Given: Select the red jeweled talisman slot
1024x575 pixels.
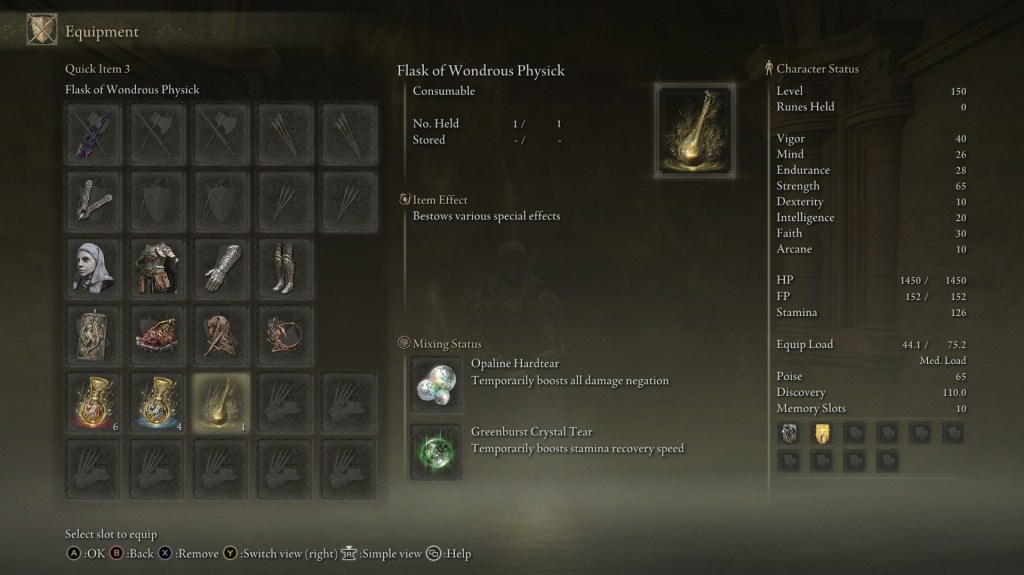Looking at the screenshot, I should (x=157, y=334).
